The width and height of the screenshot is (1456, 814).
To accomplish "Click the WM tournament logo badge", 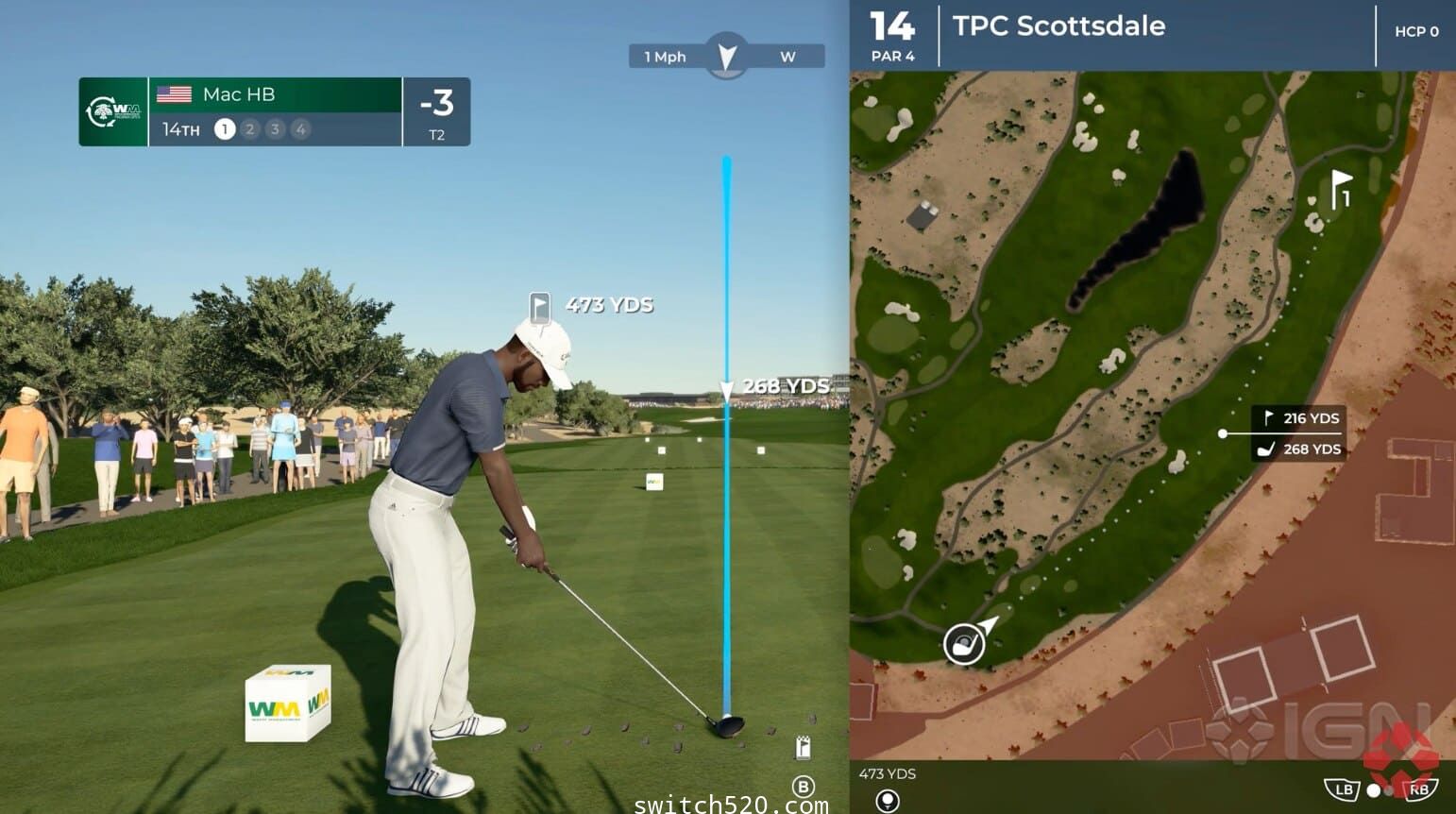I will (113, 111).
